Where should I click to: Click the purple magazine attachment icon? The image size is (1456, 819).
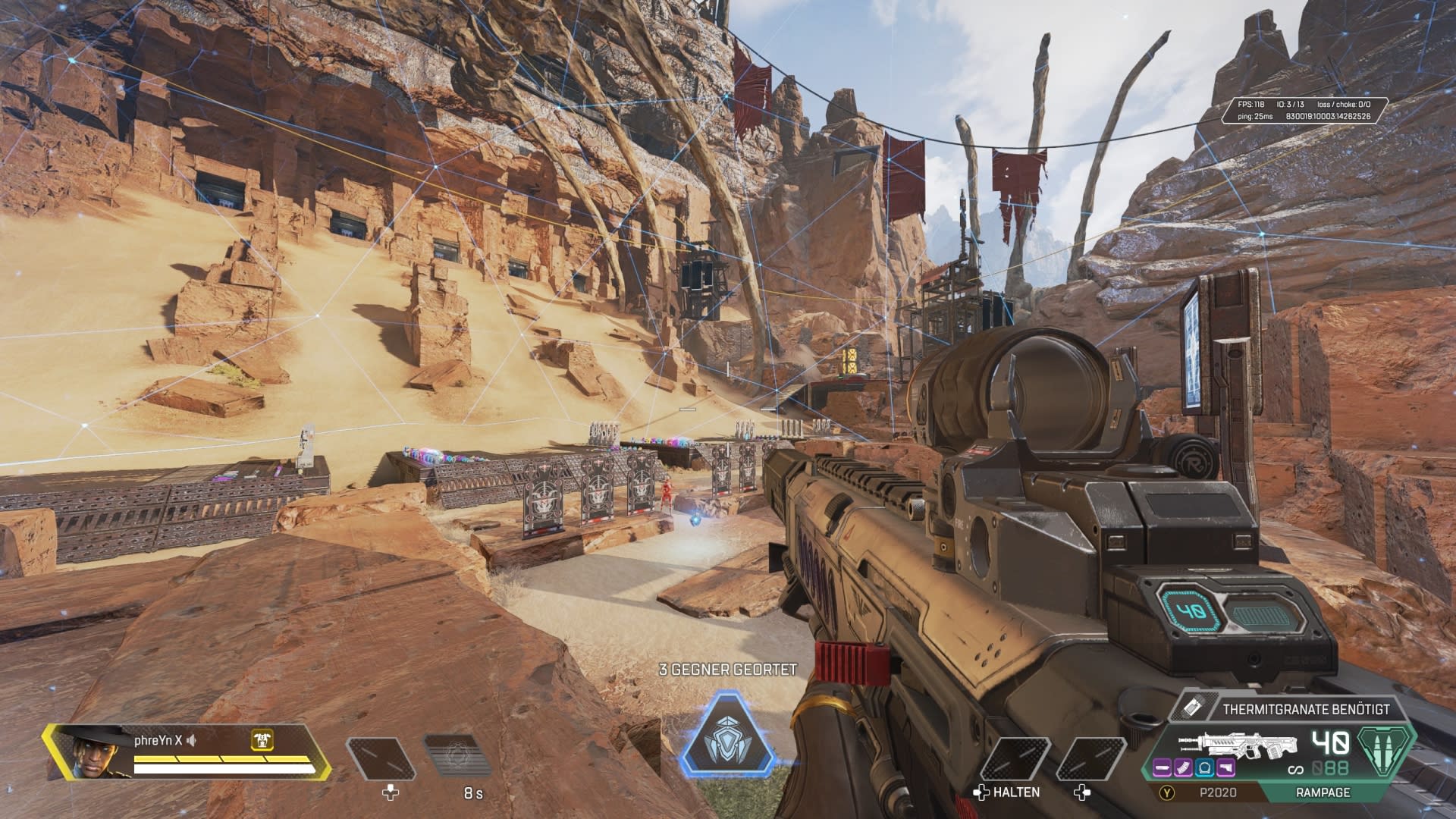point(1184,769)
